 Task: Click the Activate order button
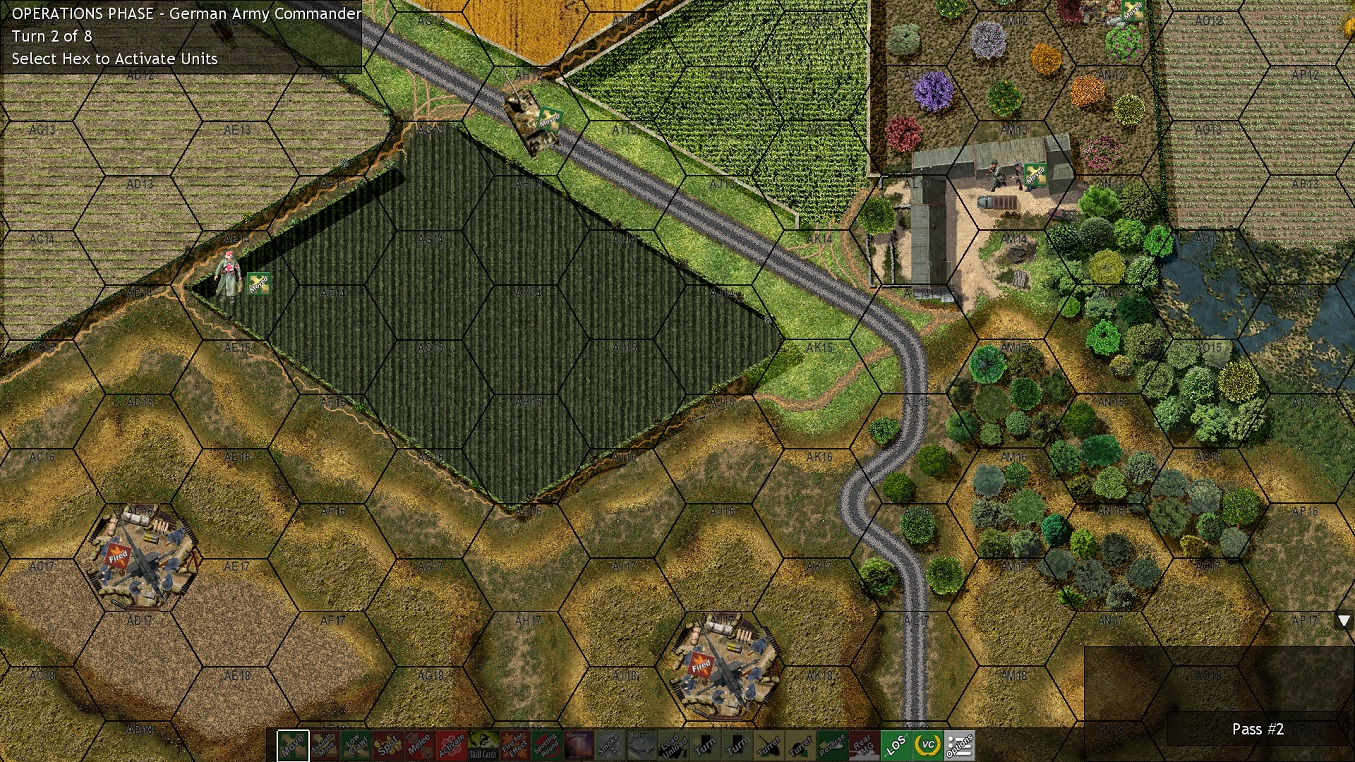coord(452,745)
